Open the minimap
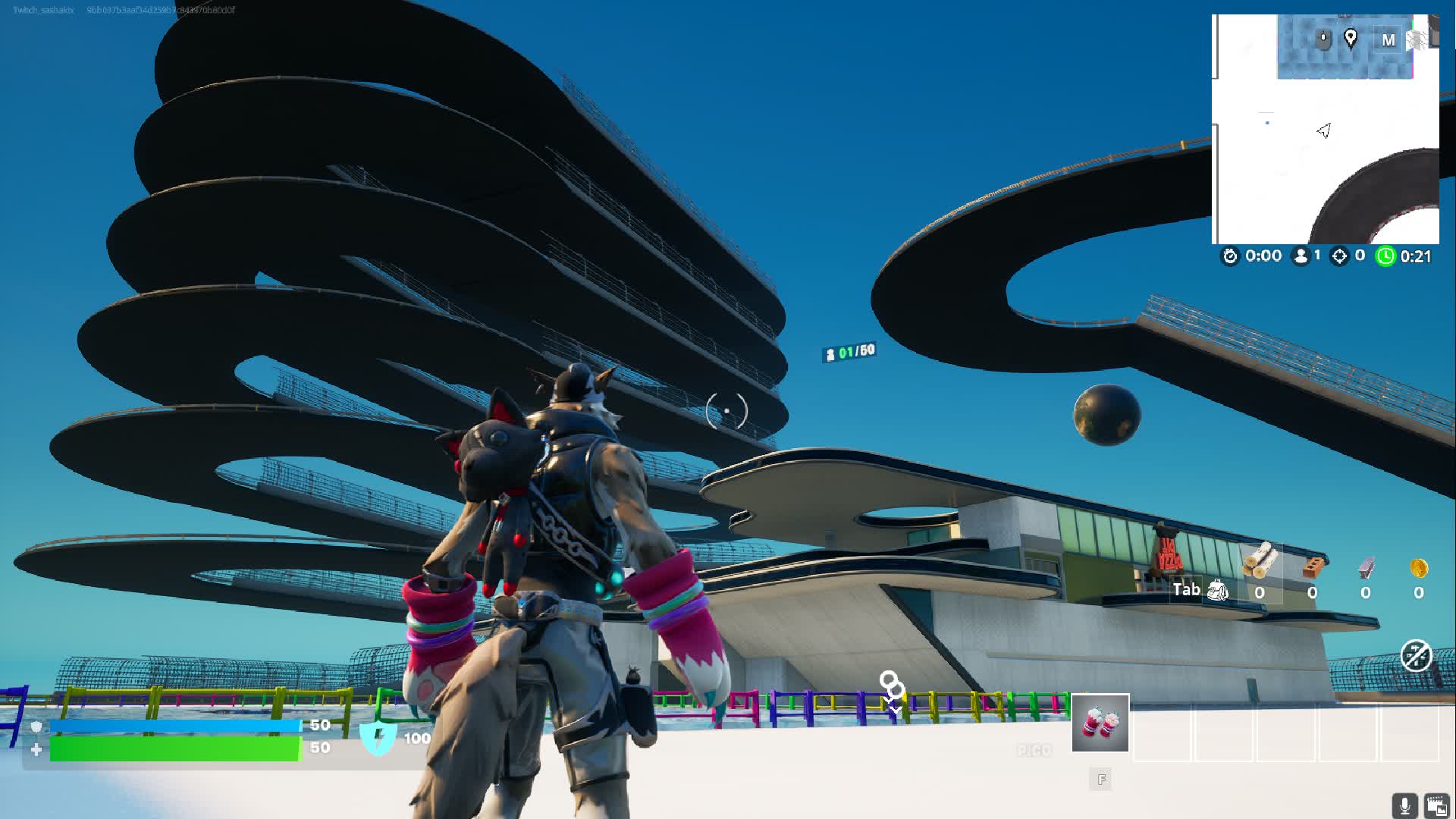This screenshot has width=1456, height=819. [x=1326, y=129]
